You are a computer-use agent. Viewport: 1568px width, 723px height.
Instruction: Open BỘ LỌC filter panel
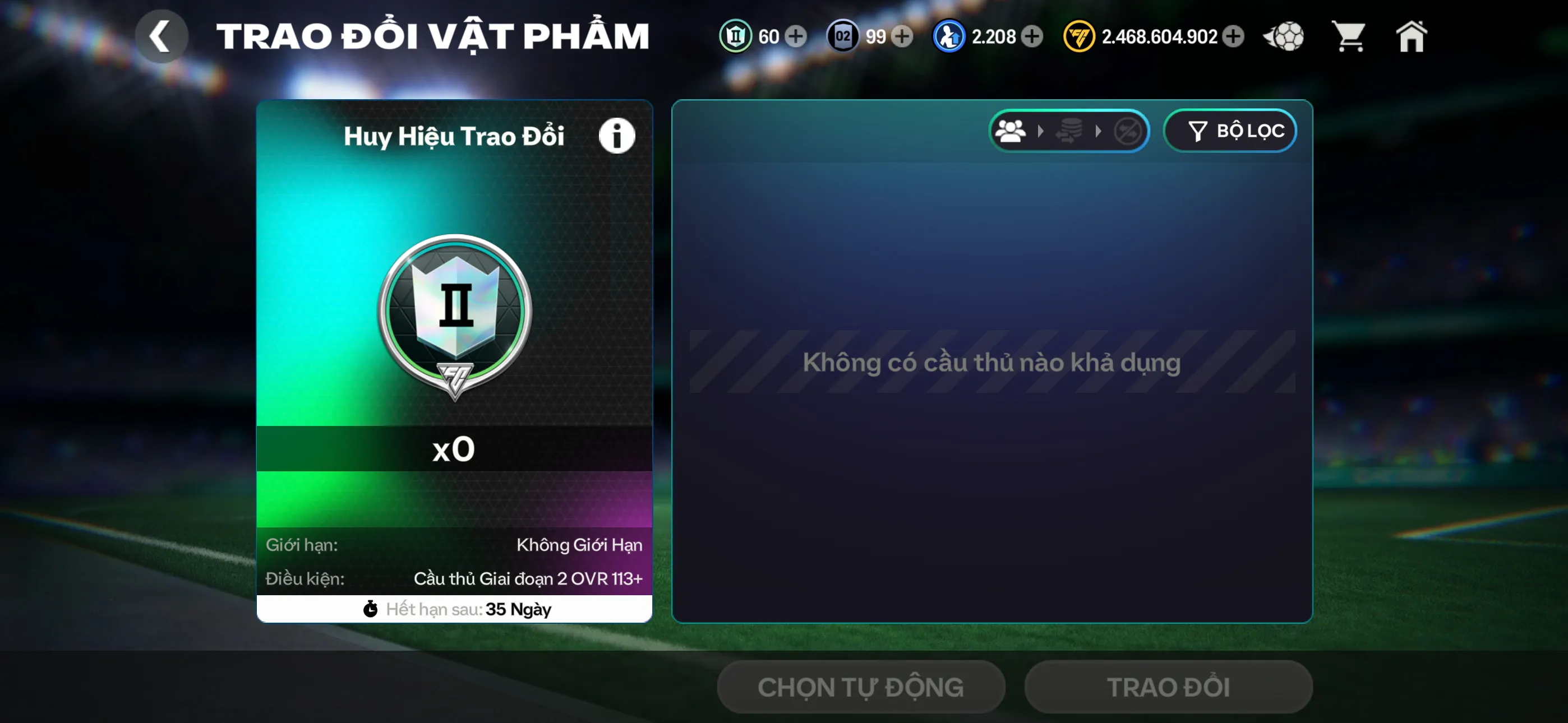(1231, 131)
